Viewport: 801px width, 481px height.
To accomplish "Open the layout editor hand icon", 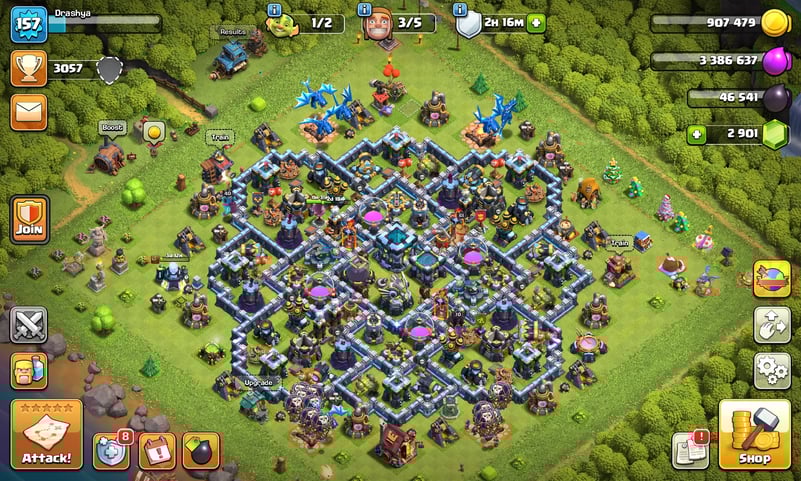I will point(772,324).
